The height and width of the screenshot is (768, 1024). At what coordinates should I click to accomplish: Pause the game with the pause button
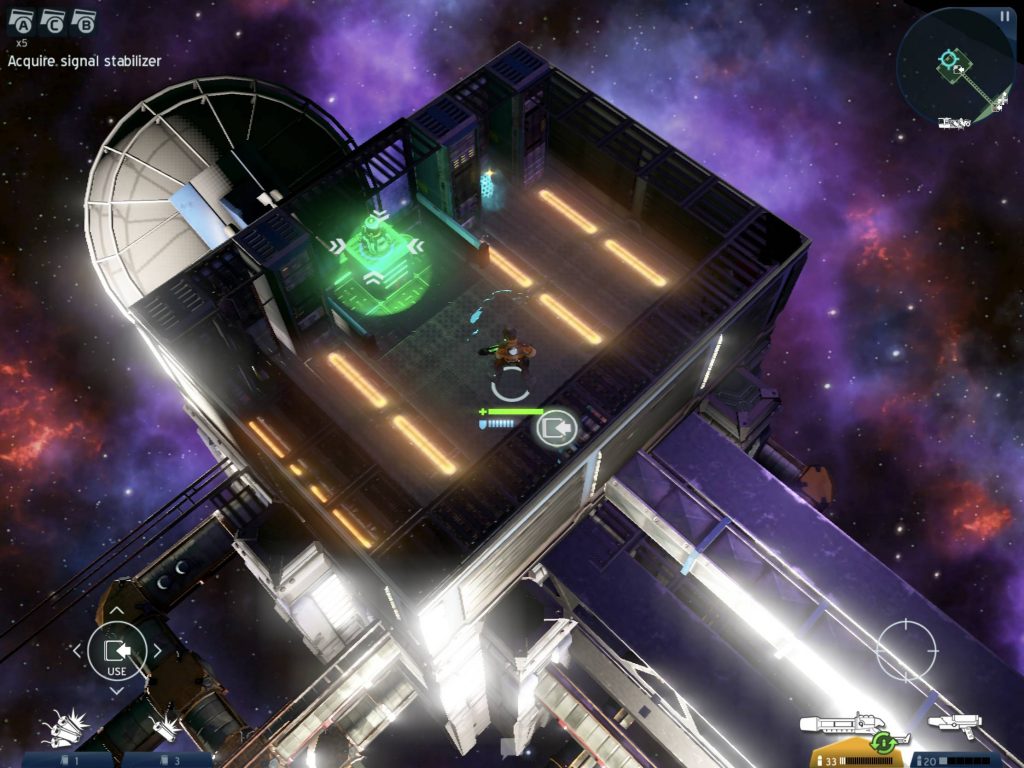click(x=1004, y=16)
